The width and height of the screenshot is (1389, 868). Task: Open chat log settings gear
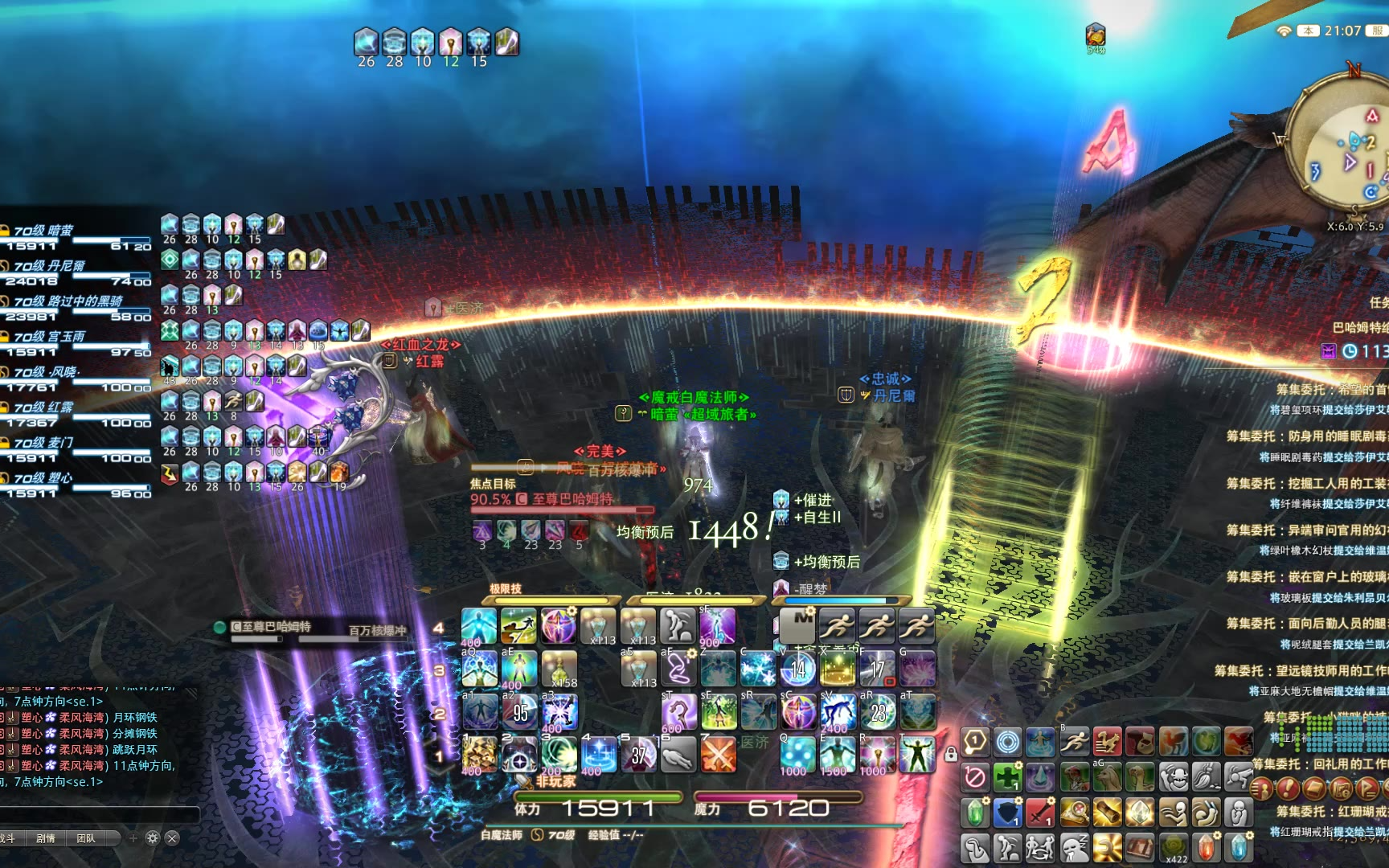(x=153, y=838)
